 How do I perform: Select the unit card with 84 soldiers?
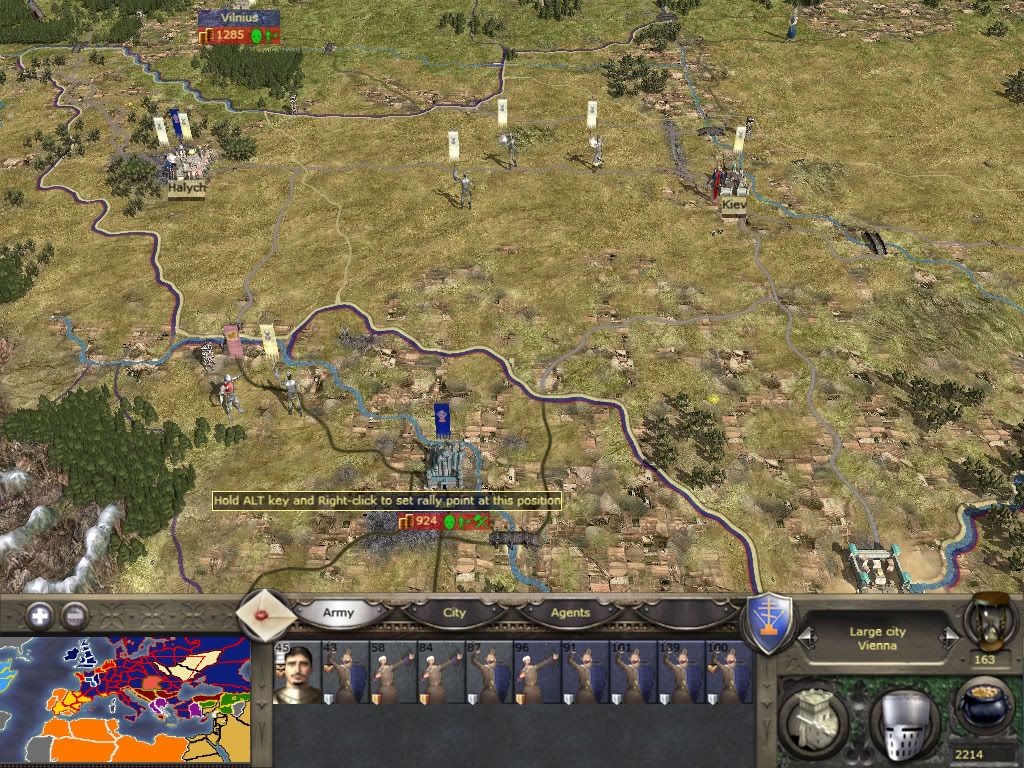(441, 673)
